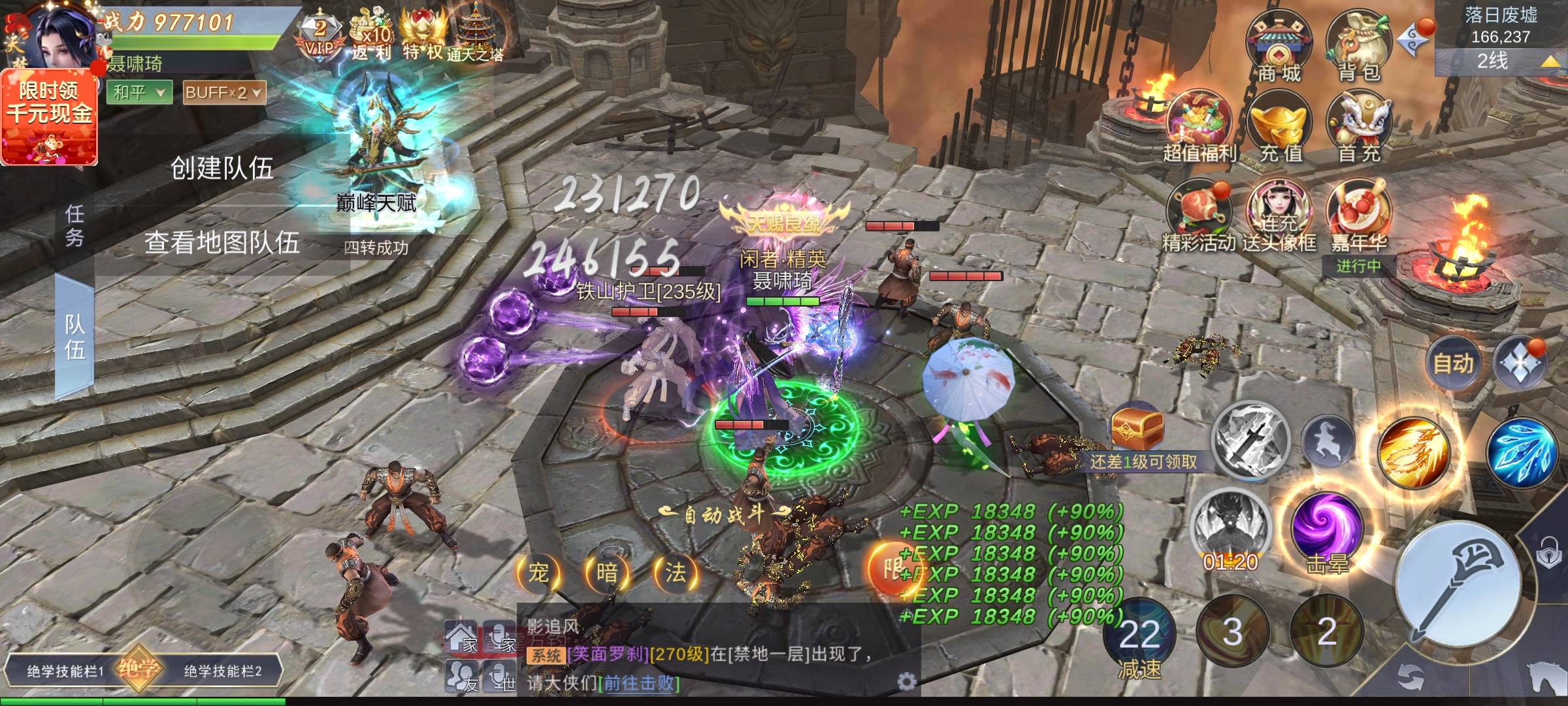Image resolution: width=1568 pixels, height=706 pixels.
Task: Open the 商城 shop icon
Action: [1279, 47]
